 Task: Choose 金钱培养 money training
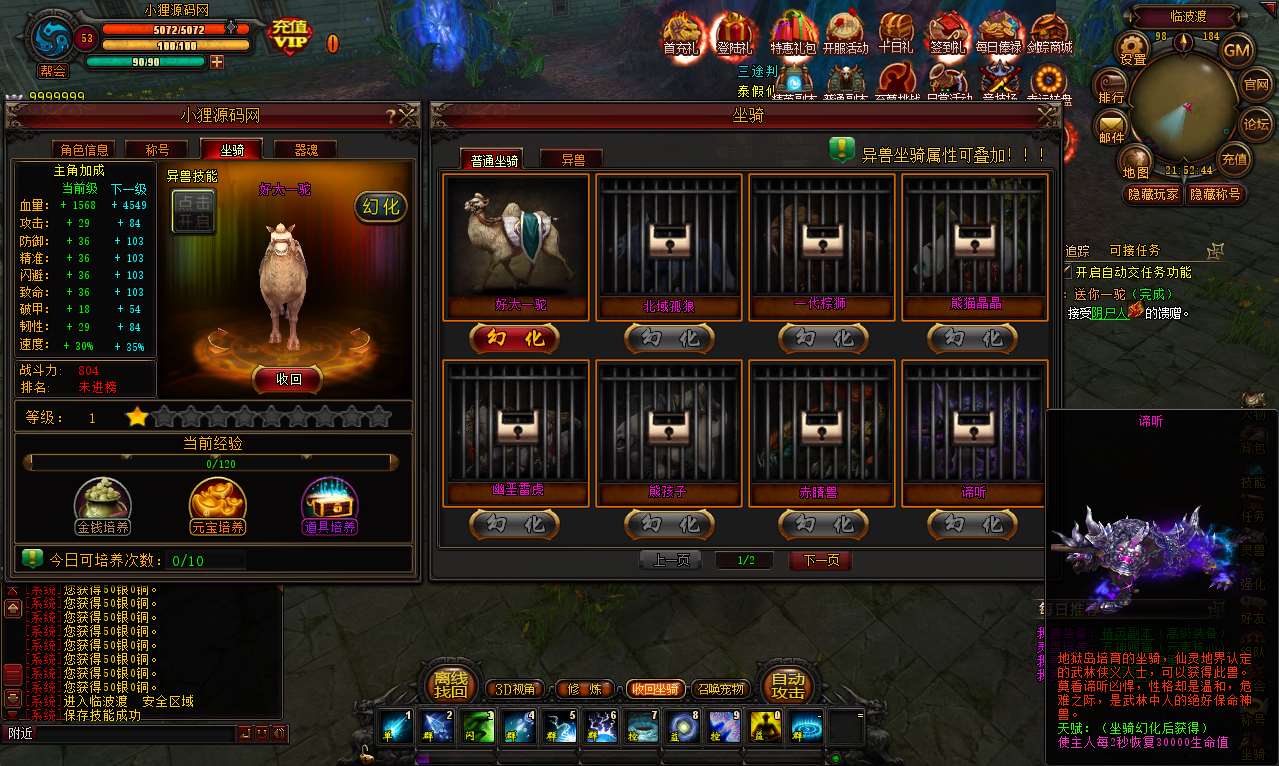tap(103, 505)
